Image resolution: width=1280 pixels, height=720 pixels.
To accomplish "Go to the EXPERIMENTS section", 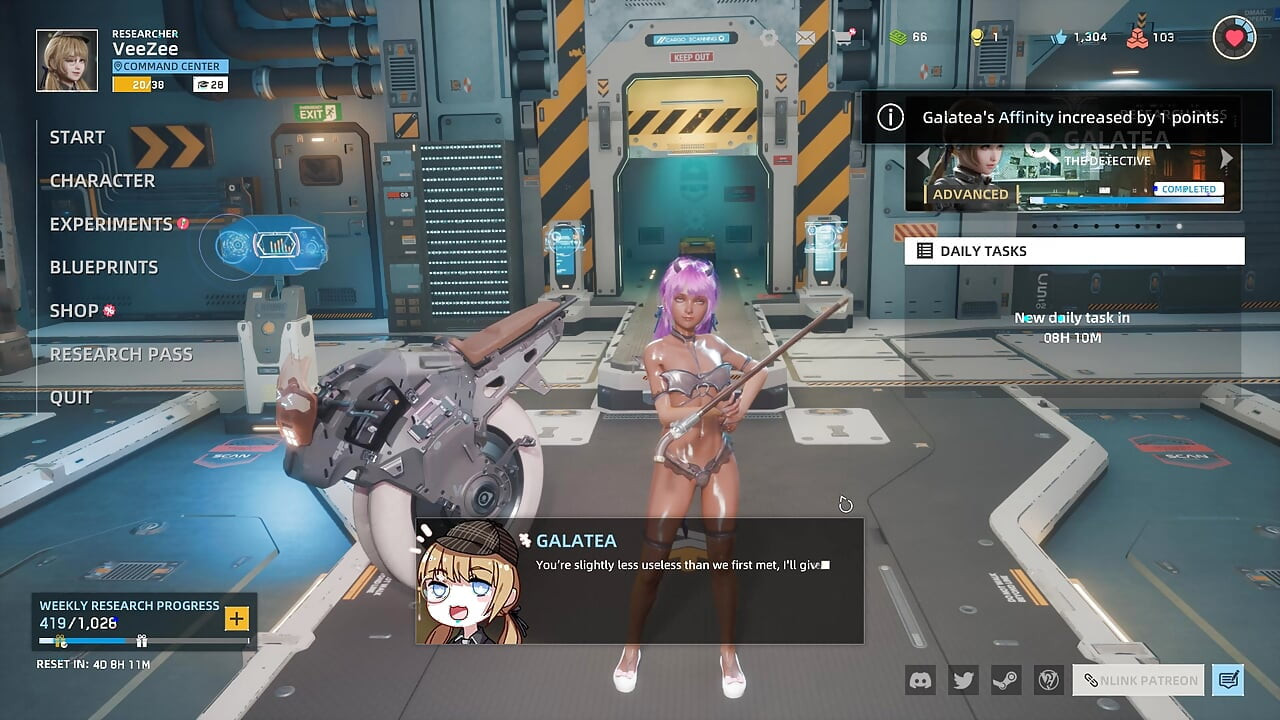I will [111, 224].
